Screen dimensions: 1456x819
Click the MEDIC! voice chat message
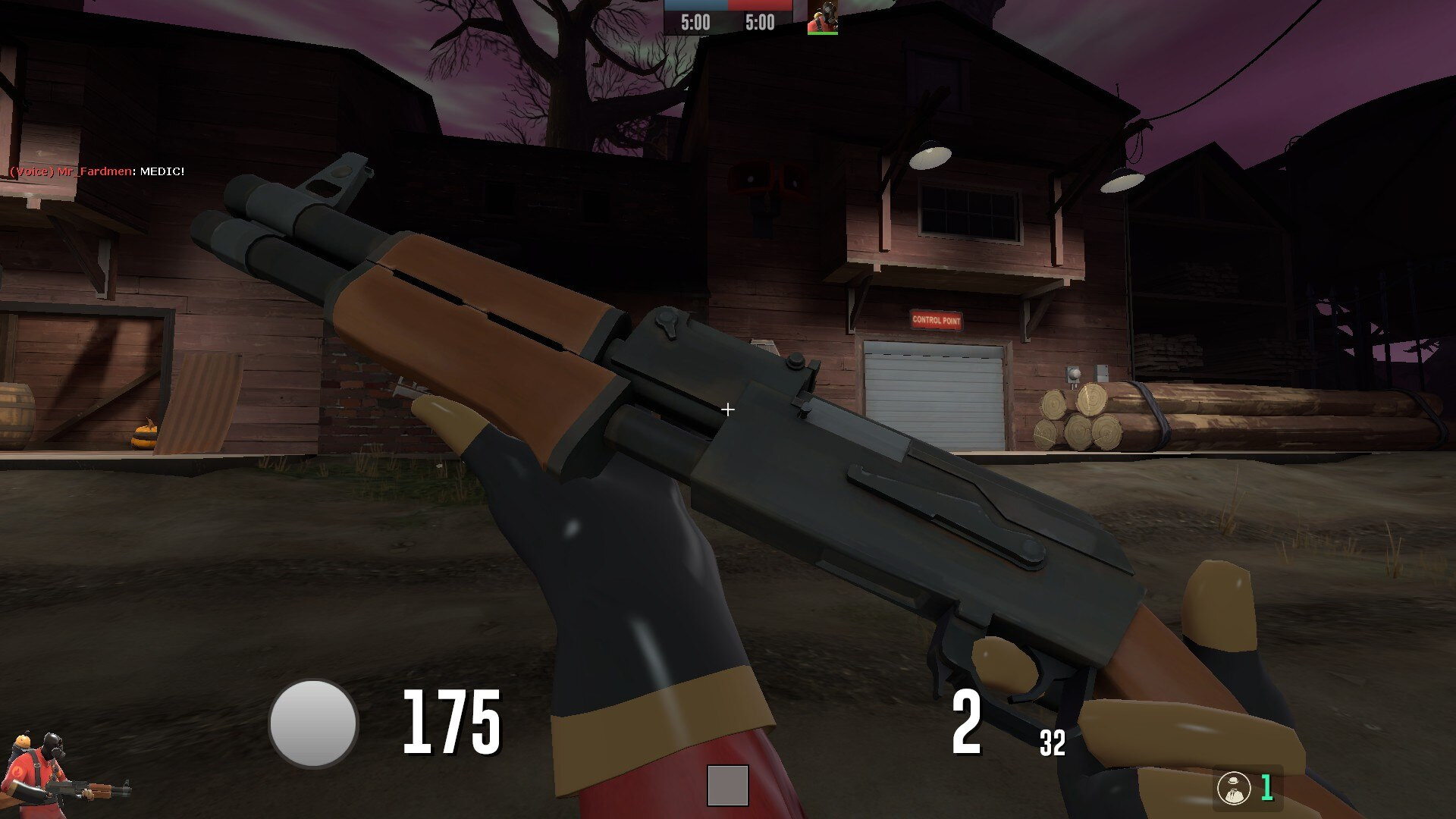point(162,173)
